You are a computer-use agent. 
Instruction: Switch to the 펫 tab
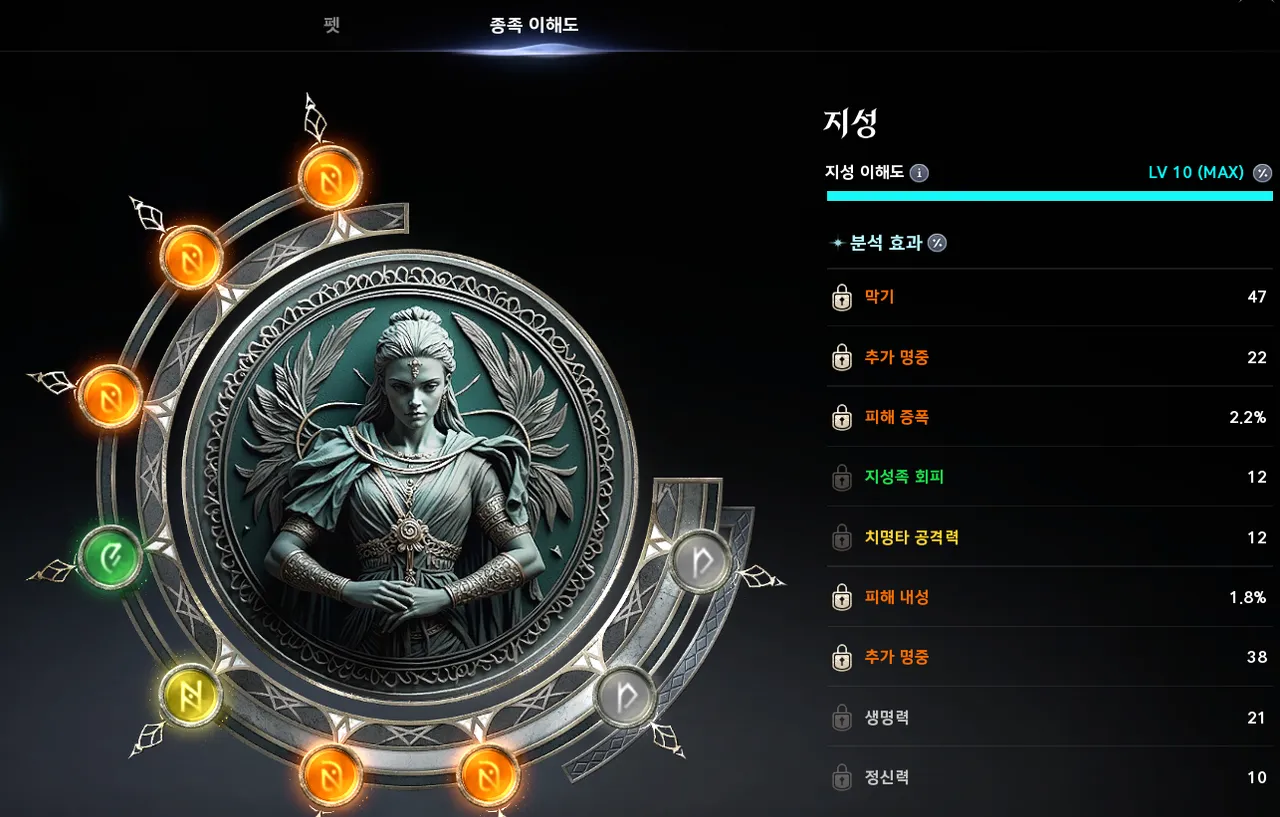click(x=332, y=24)
